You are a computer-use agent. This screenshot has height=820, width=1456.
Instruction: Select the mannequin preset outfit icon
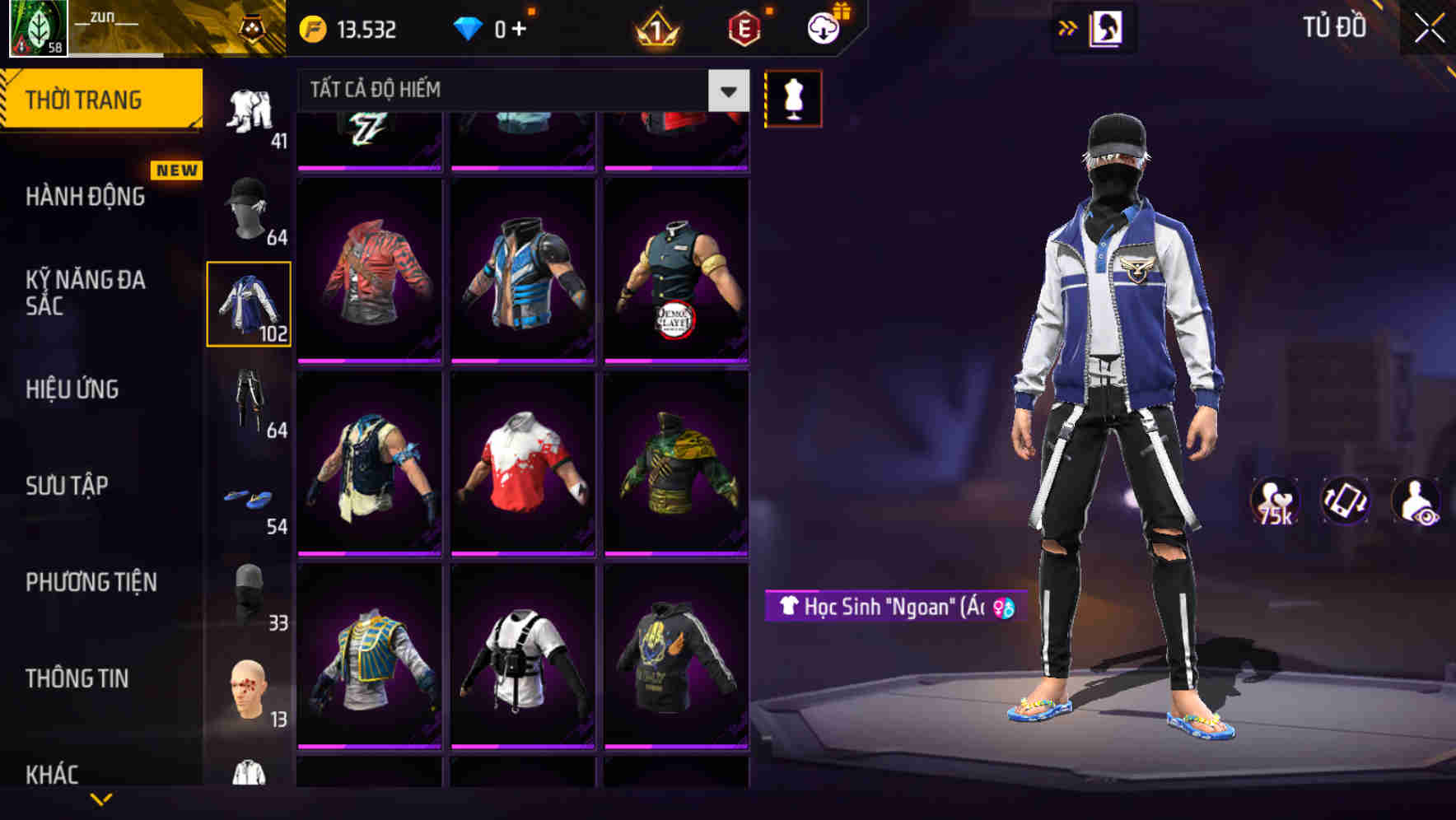pos(793,97)
